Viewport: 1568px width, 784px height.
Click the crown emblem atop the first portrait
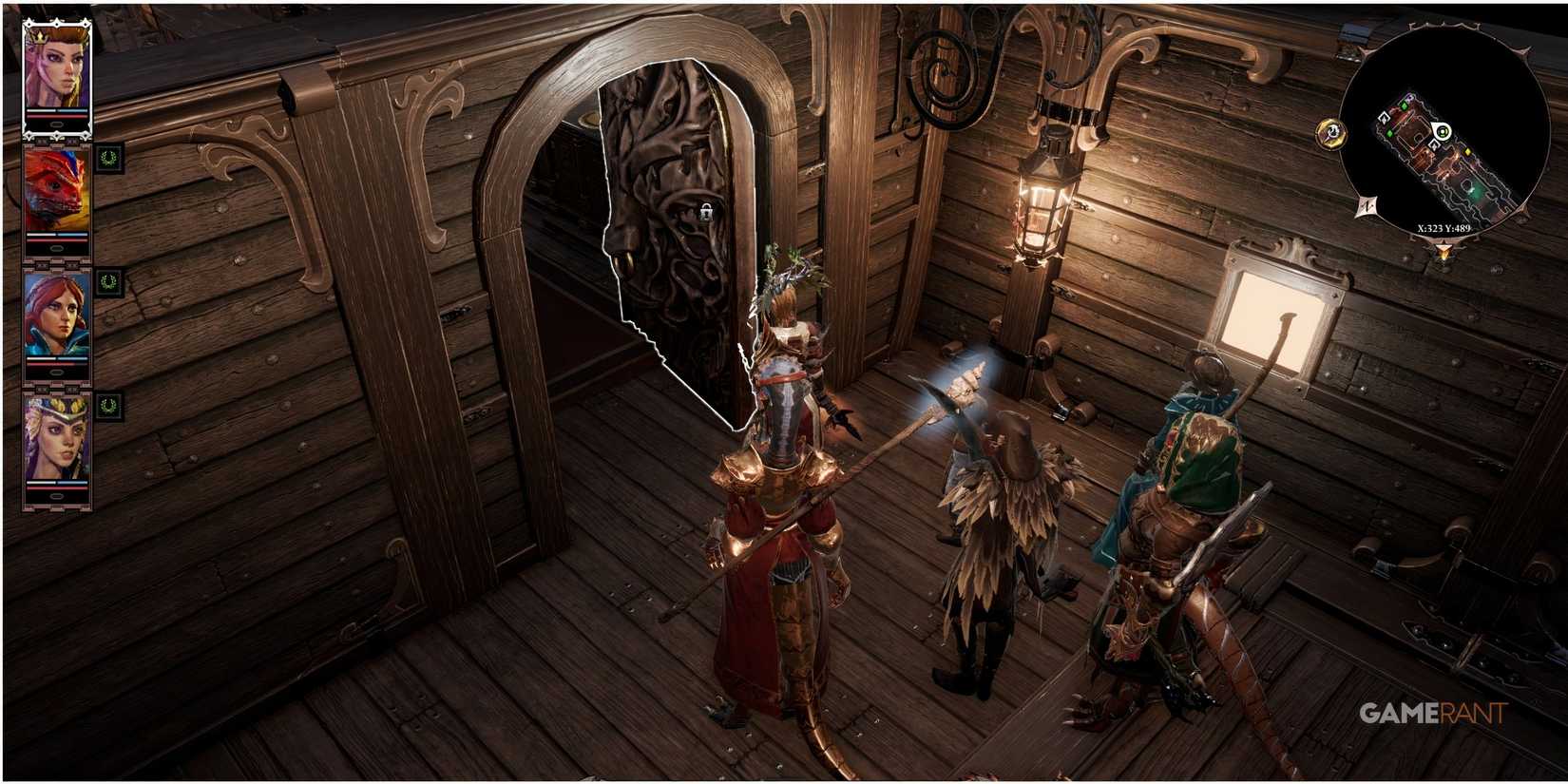[41, 36]
